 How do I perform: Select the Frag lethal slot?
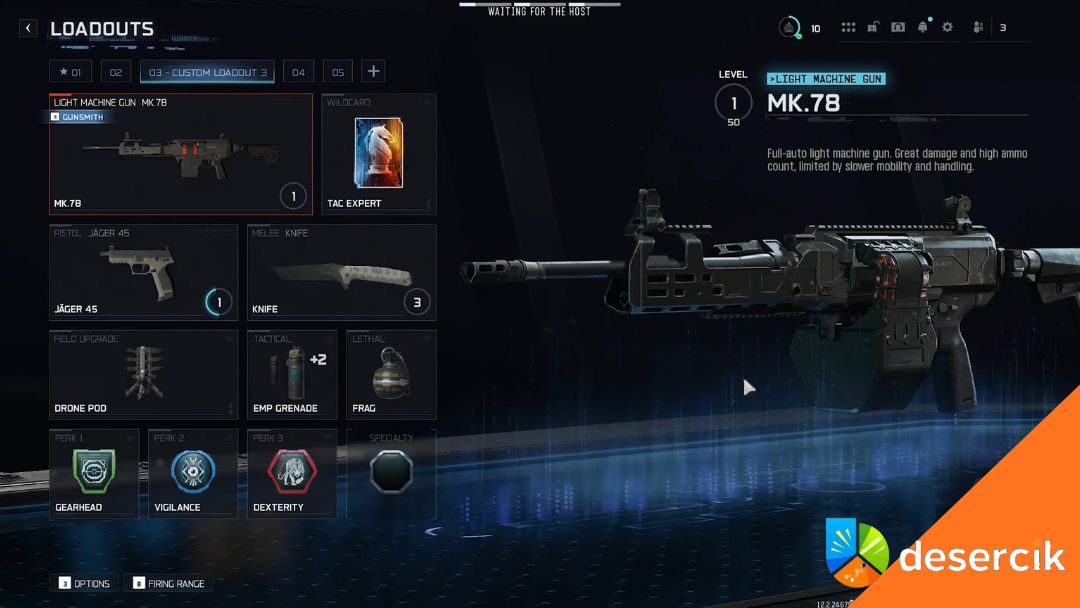[x=391, y=374]
